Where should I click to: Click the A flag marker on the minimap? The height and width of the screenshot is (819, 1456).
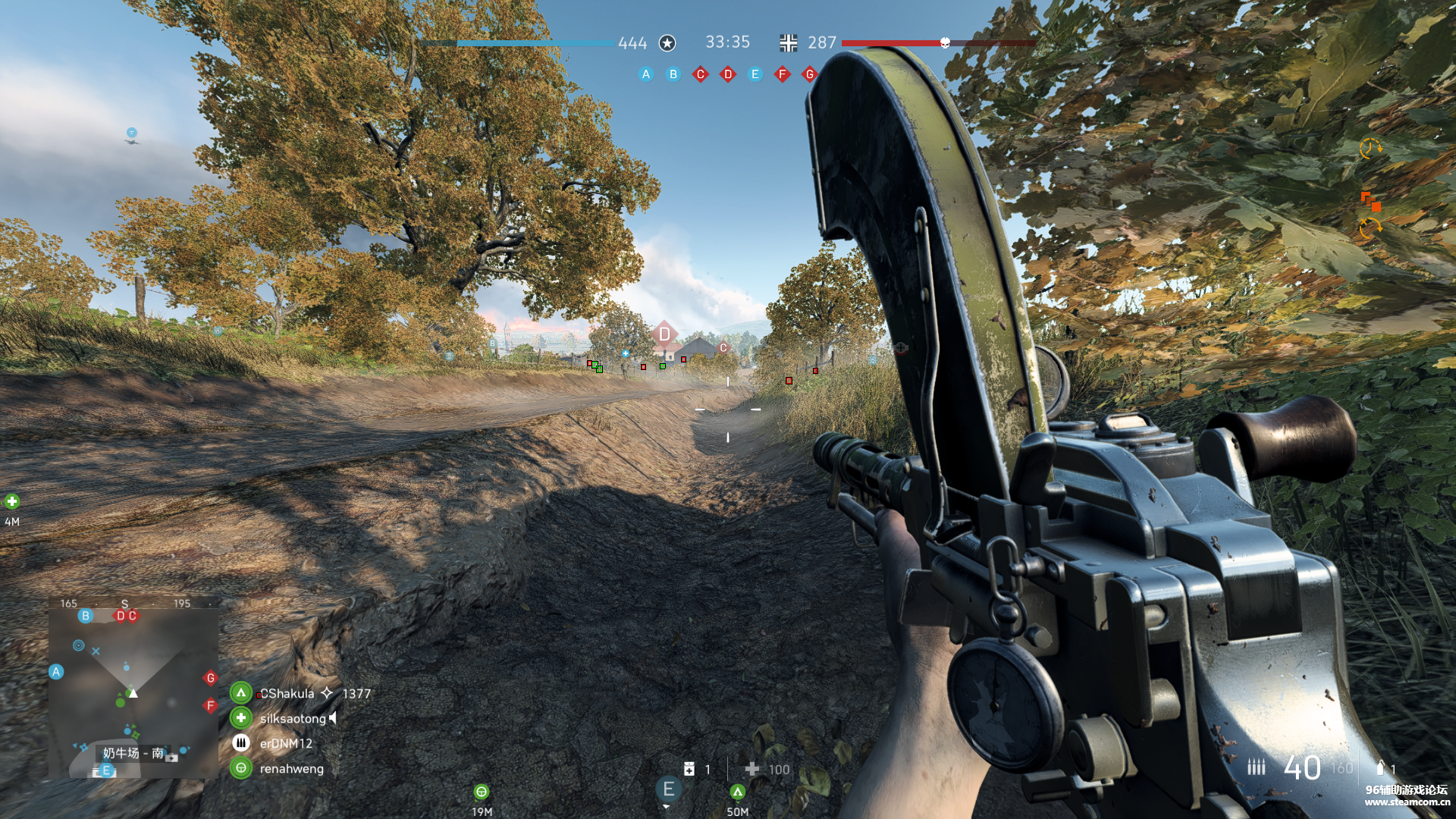56,672
